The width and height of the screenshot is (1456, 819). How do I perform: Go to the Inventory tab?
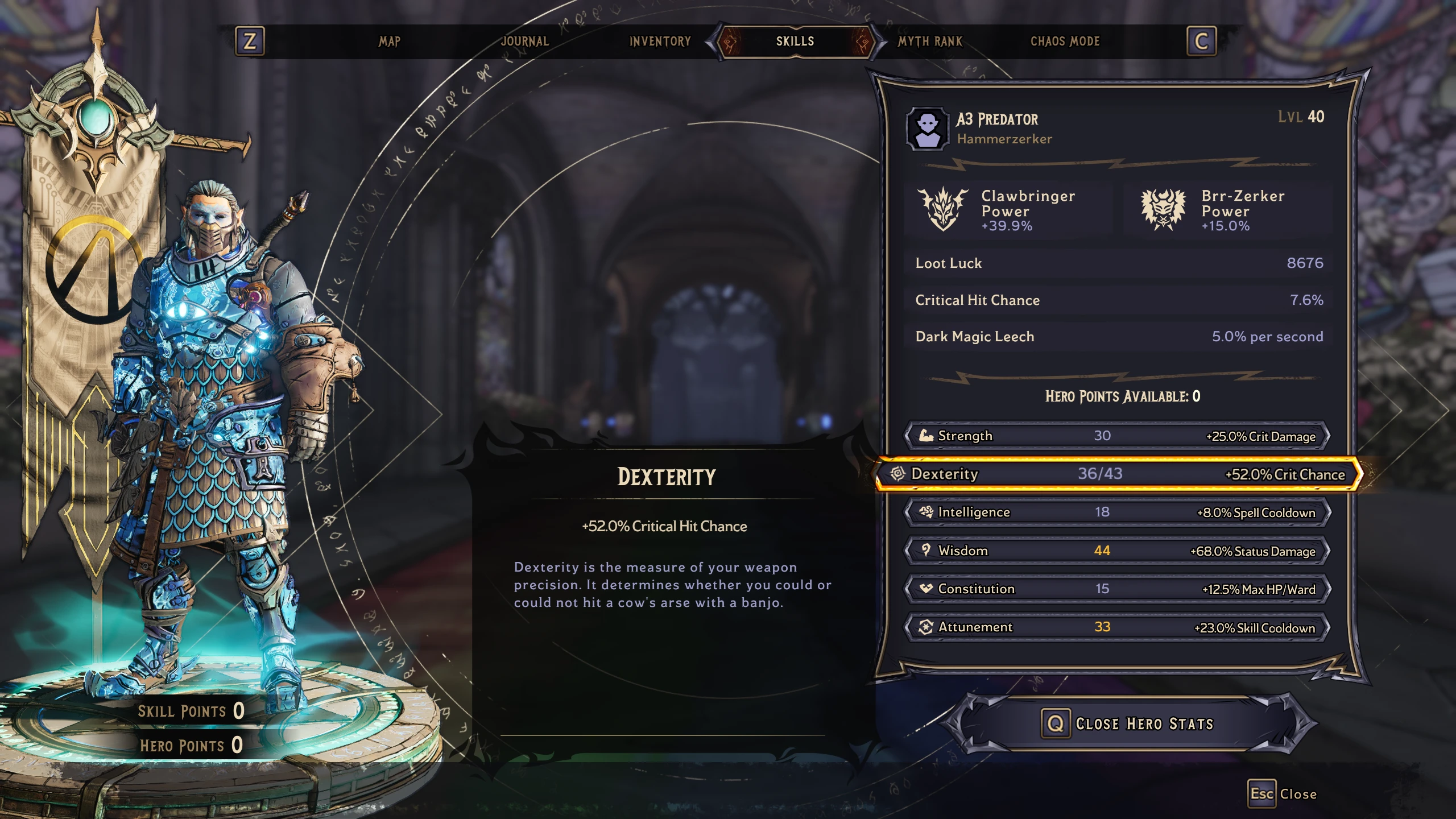660,42
